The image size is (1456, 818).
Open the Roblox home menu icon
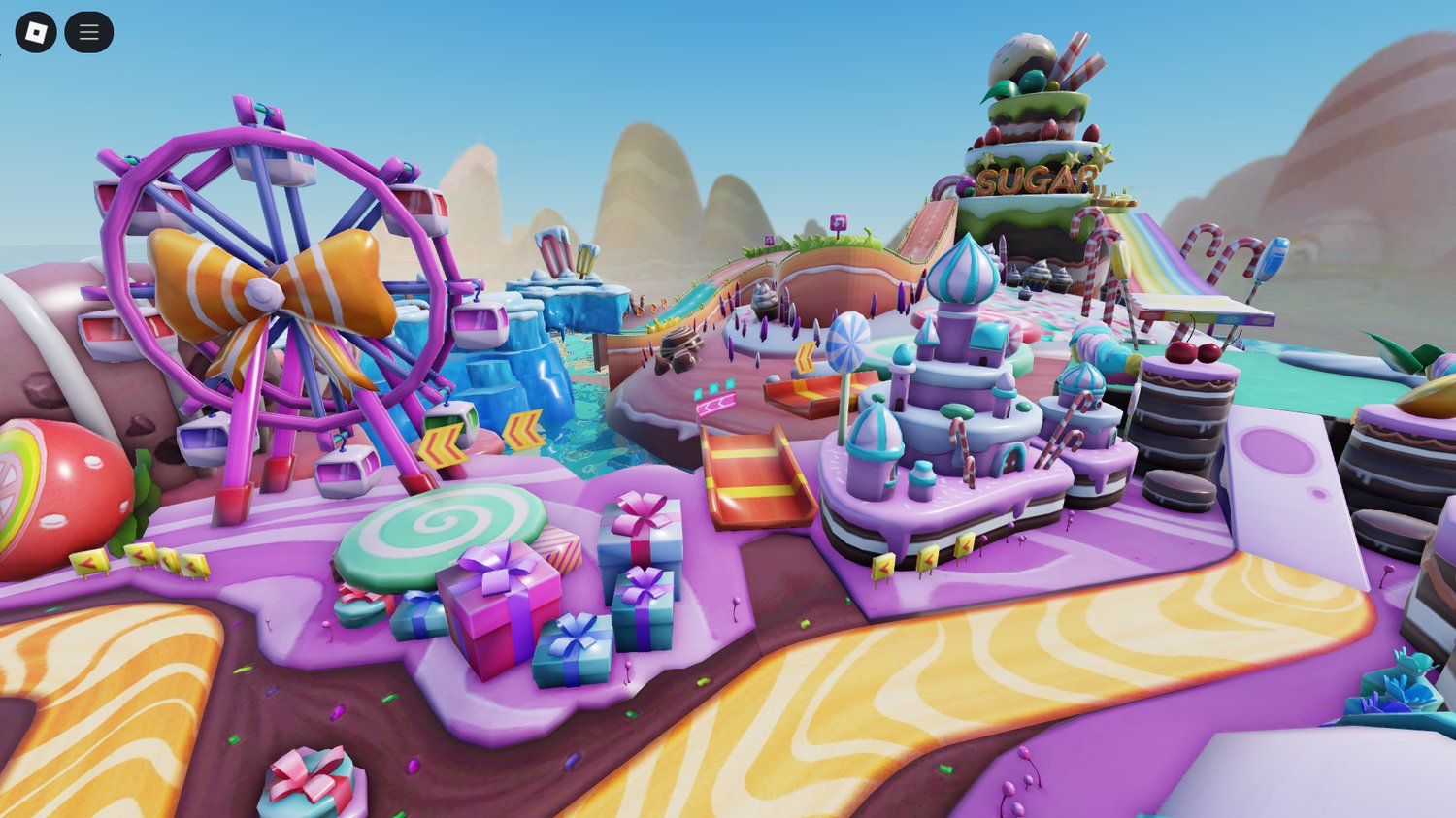point(37,30)
